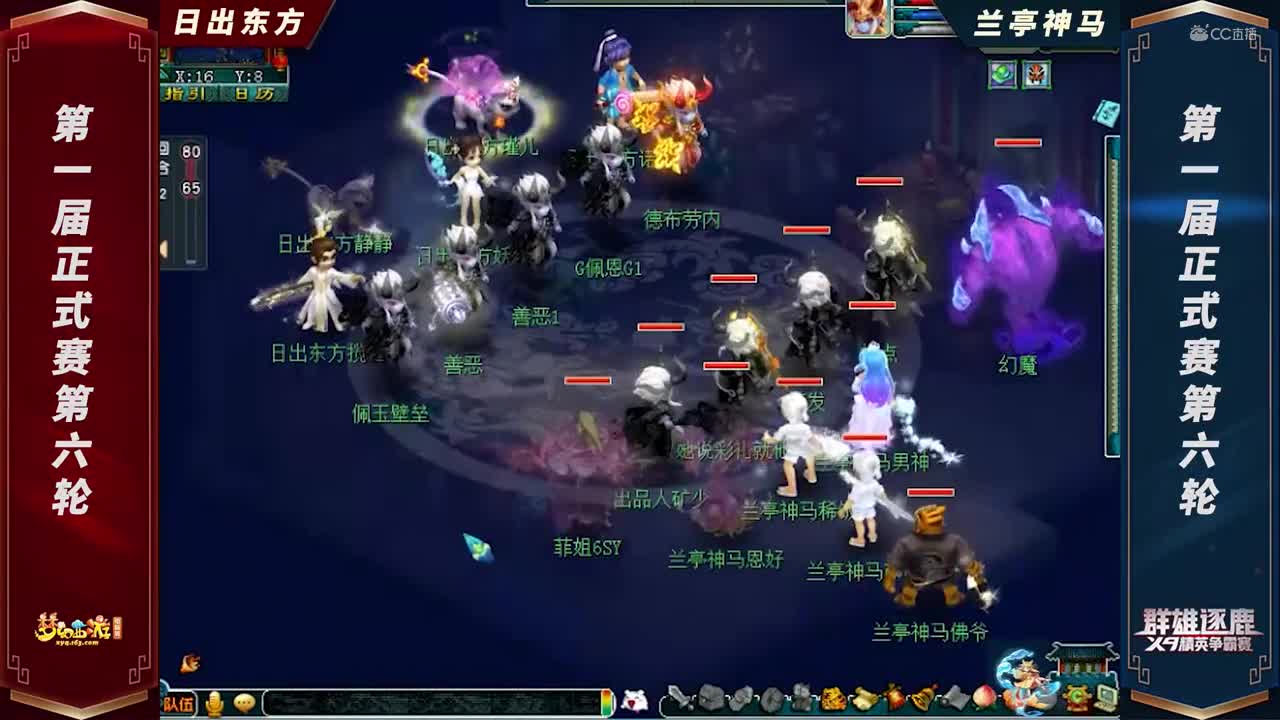Screen dimensions: 1280x720
Task: Click the tiger pouch icon in the item bar
Action: point(833,700)
